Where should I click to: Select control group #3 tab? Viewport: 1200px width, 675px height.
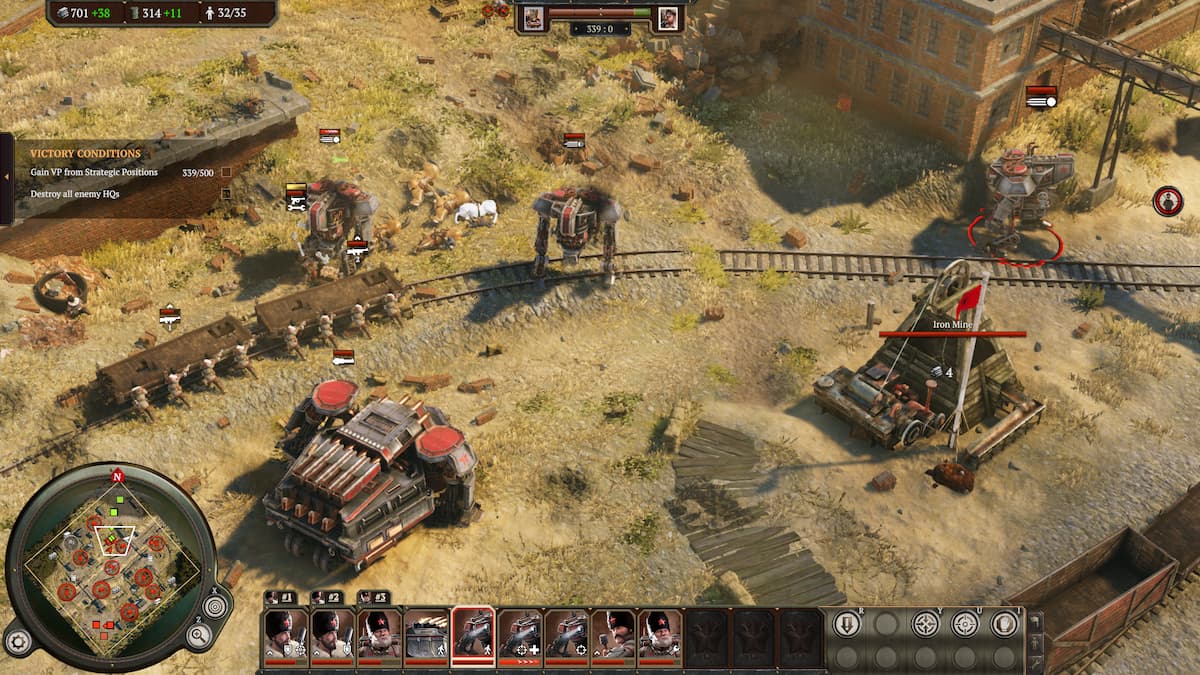373,597
